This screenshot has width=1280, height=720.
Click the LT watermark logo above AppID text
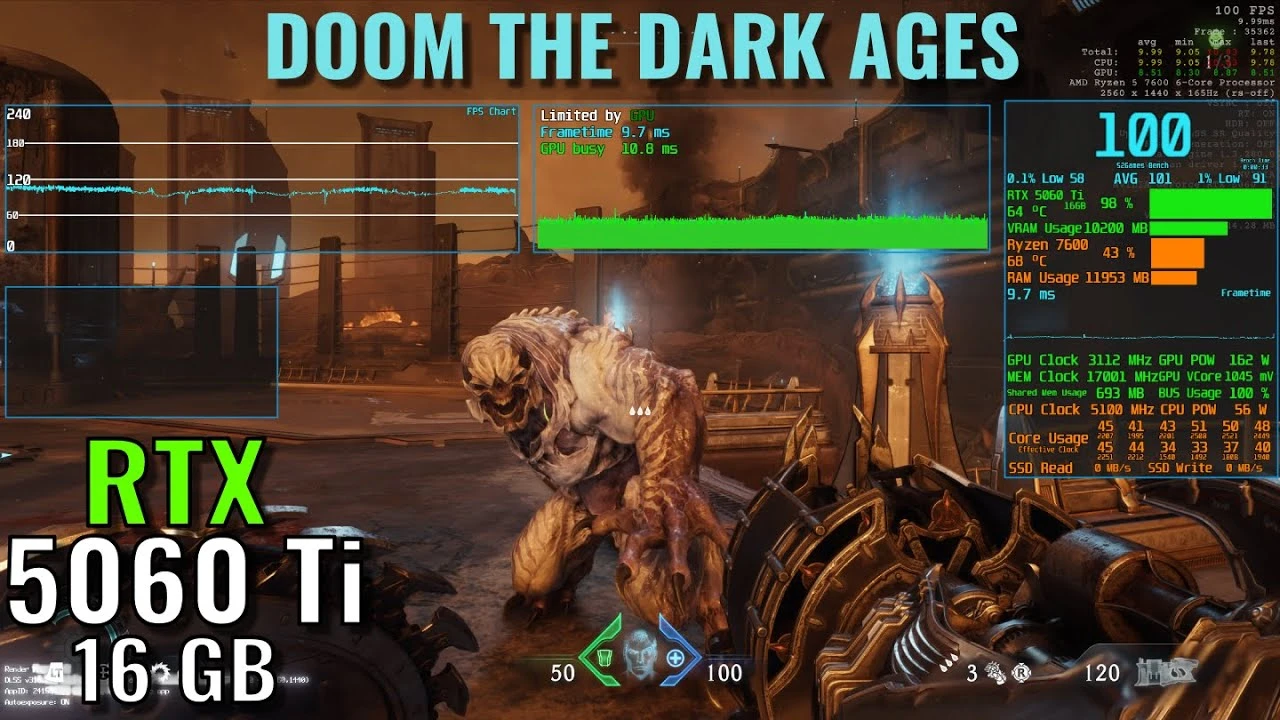[x=55, y=673]
